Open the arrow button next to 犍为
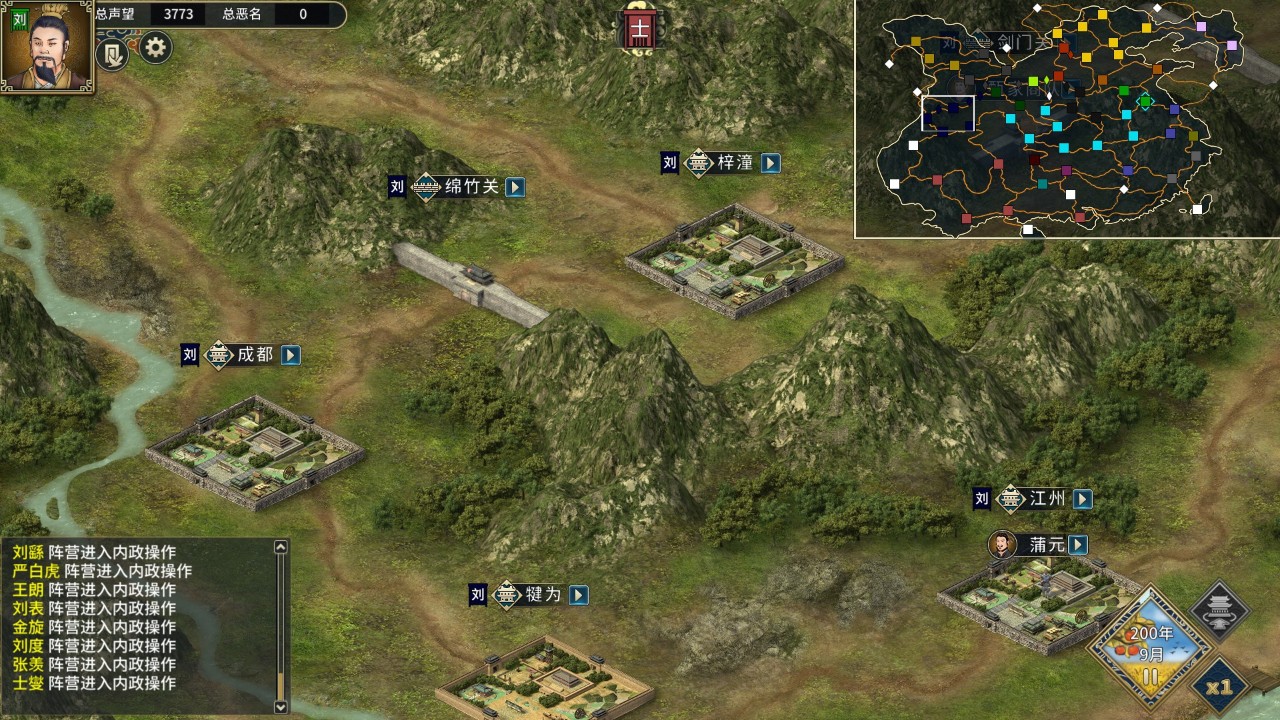Image resolution: width=1280 pixels, height=720 pixels. pyautogui.click(x=578, y=595)
